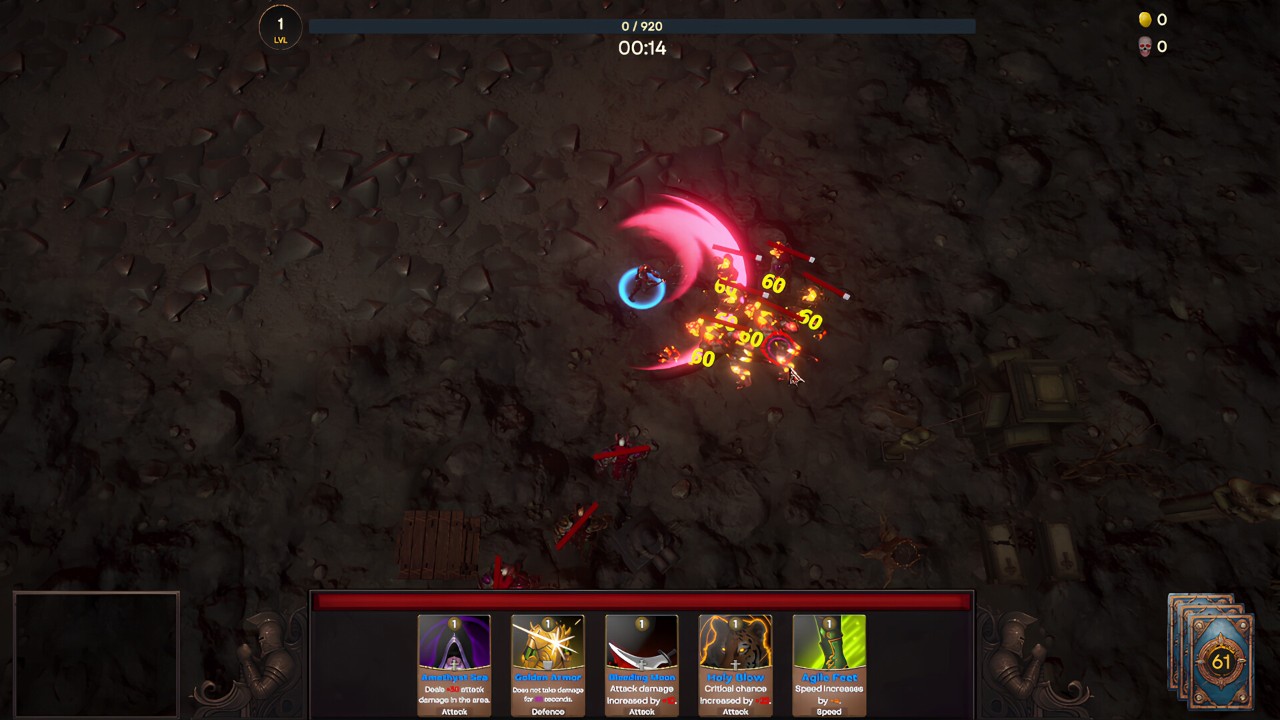This screenshot has width=1280, height=720.
Task: Use the Bleeding Moon card
Action: point(641,665)
